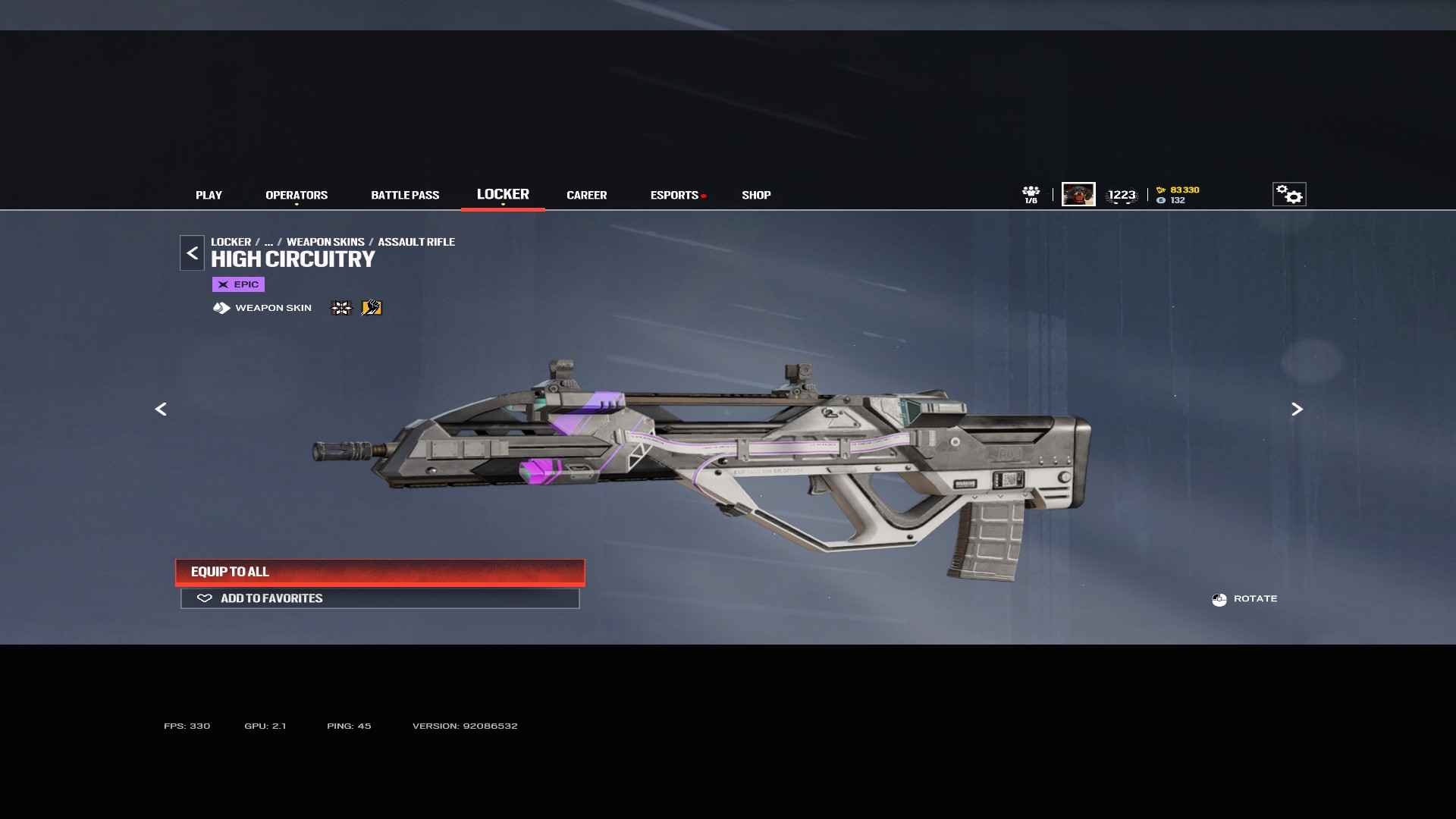Go to the Battle Pass tab

pyautogui.click(x=405, y=195)
